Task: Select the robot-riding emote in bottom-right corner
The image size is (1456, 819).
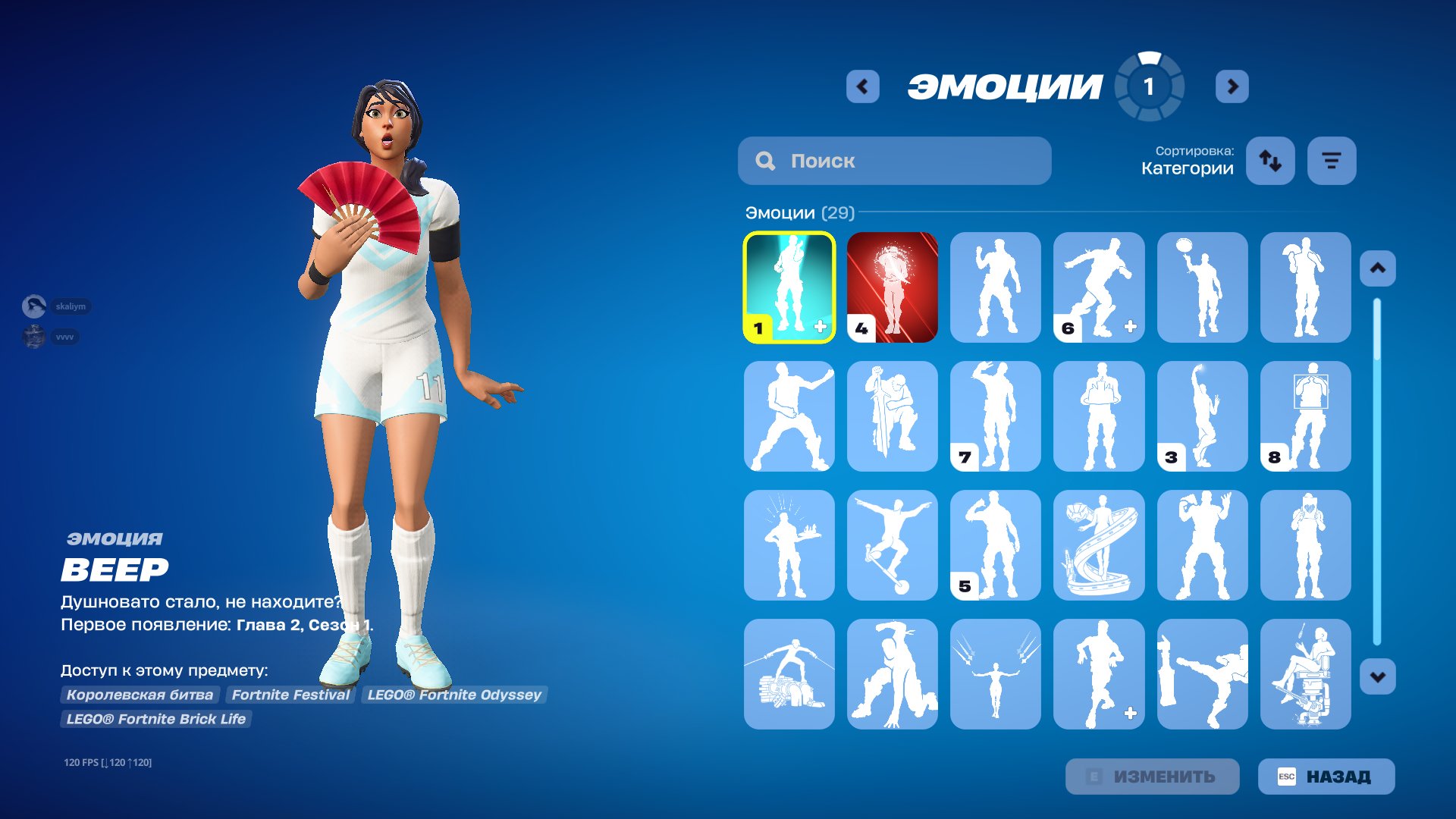Action: point(1305,675)
